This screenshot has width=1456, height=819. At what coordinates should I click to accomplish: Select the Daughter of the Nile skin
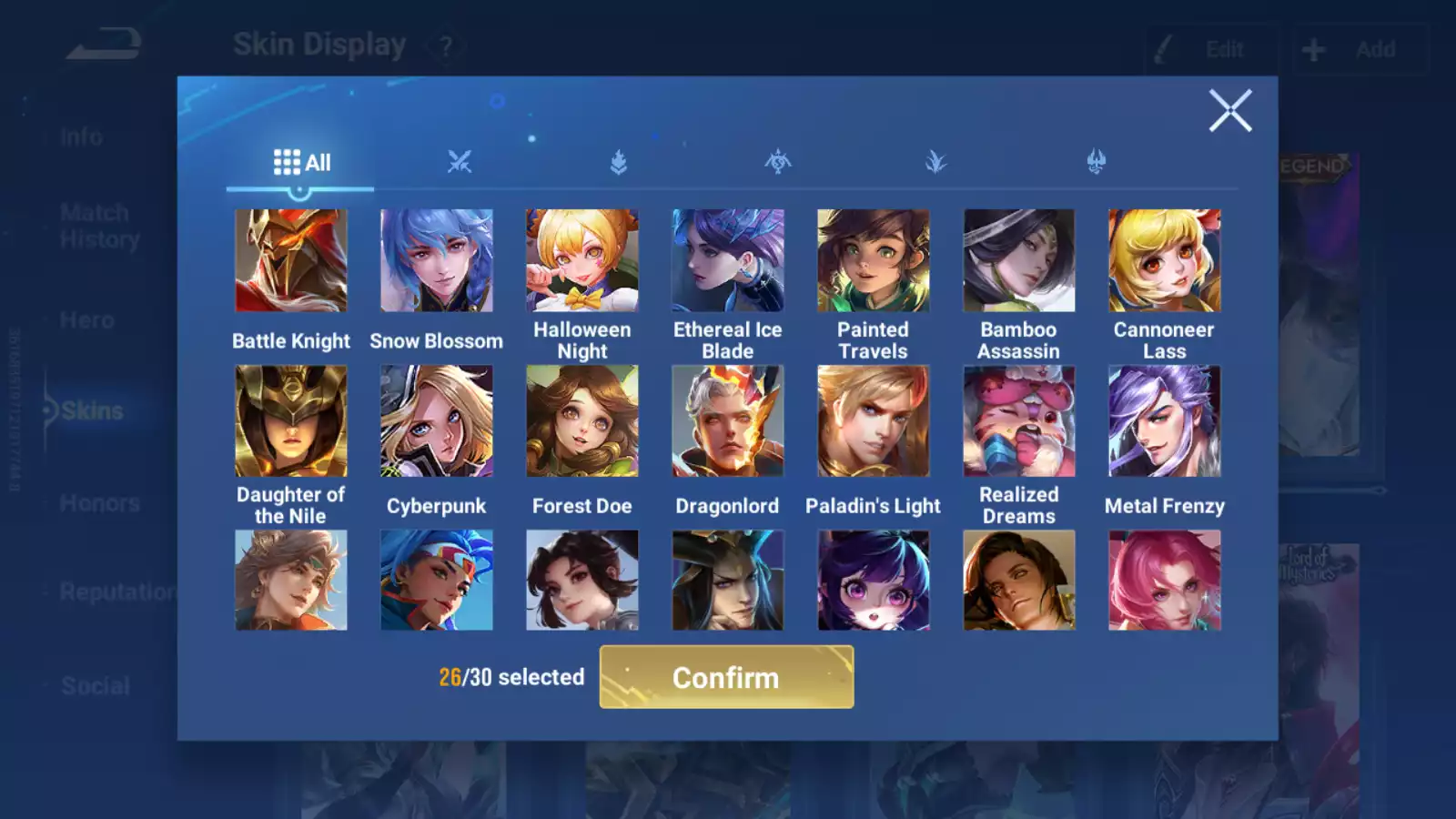291,421
